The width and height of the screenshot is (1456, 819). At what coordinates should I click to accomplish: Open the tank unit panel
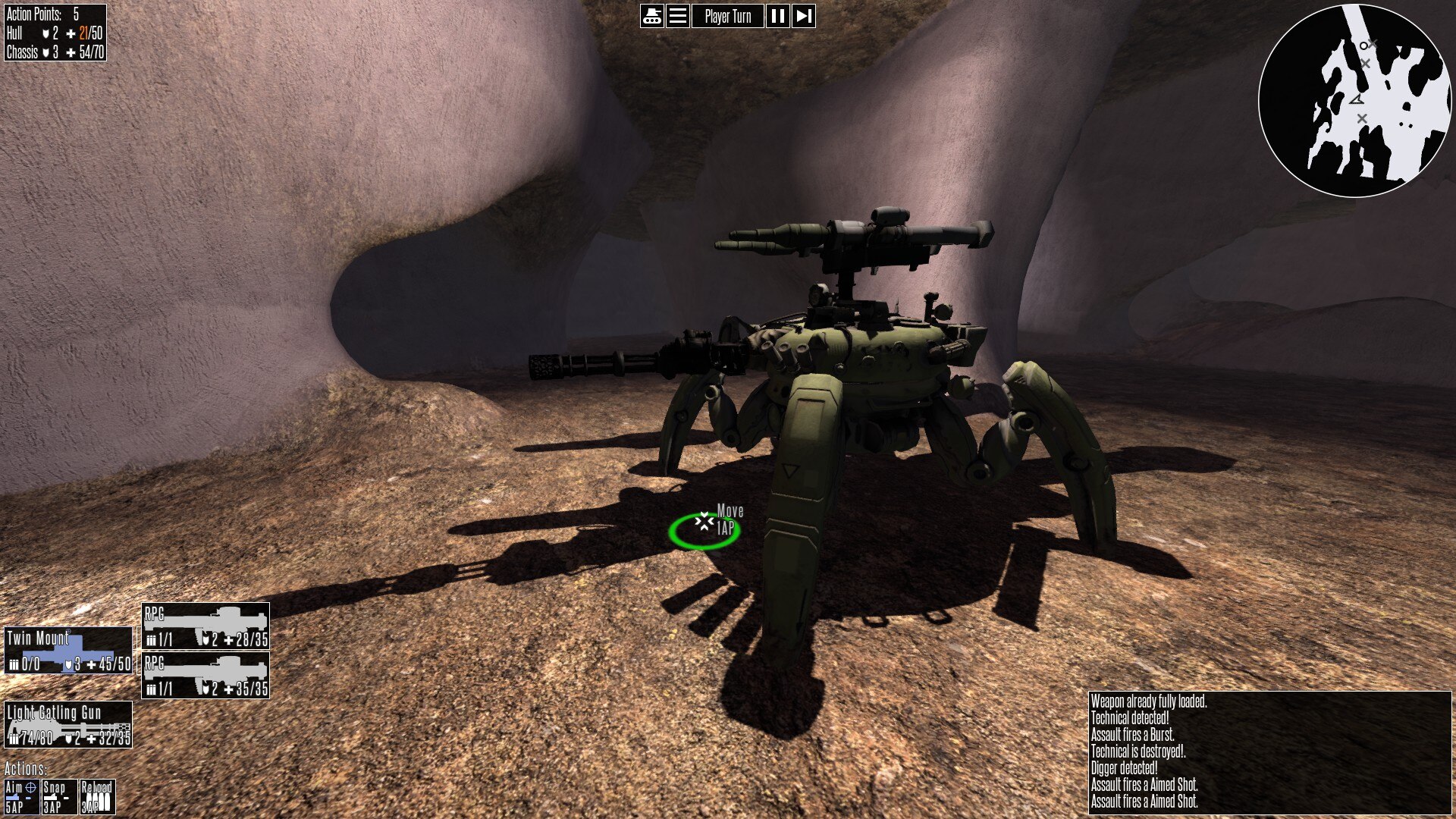tap(652, 16)
